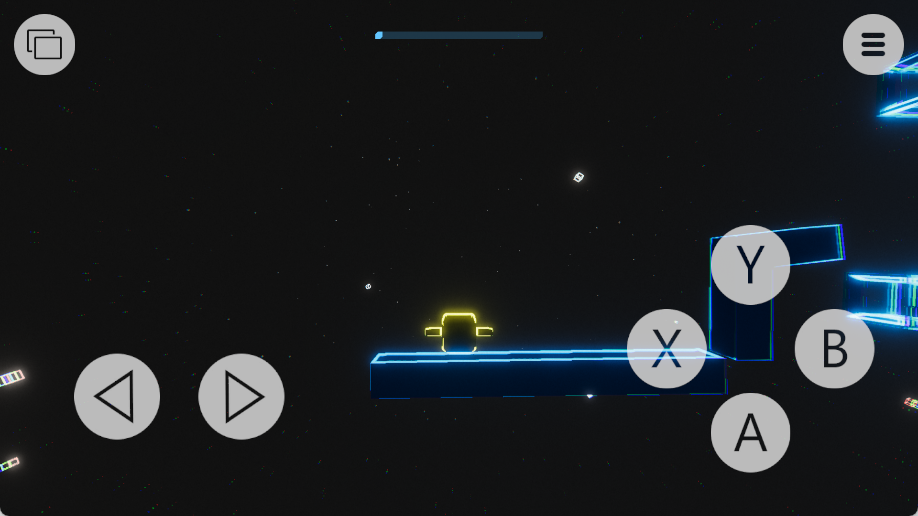This screenshot has height=516, width=918.
Task: Click the overlapping windows icon button
Action: pos(44,44)
